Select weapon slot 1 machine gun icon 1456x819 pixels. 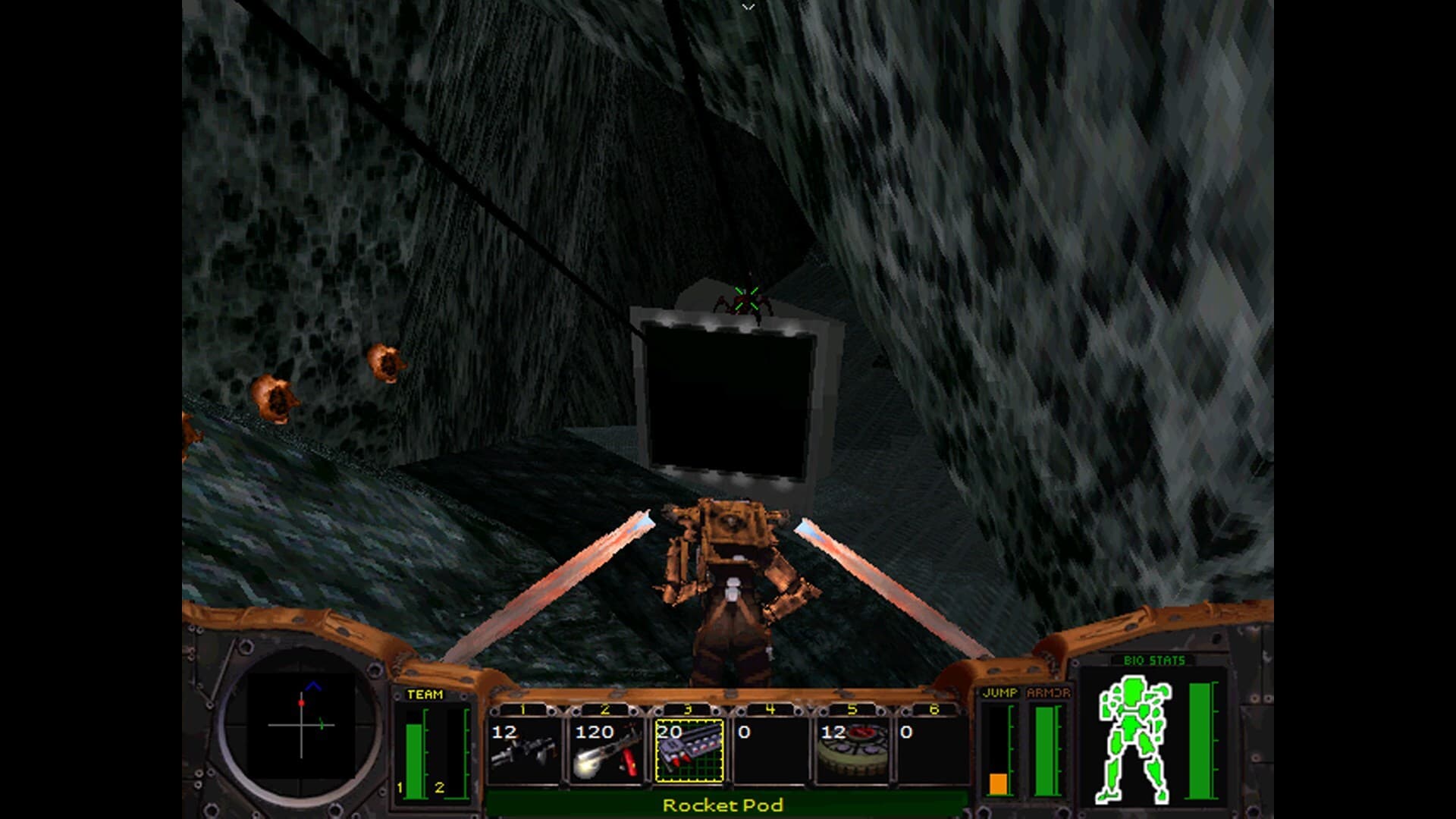531,751
